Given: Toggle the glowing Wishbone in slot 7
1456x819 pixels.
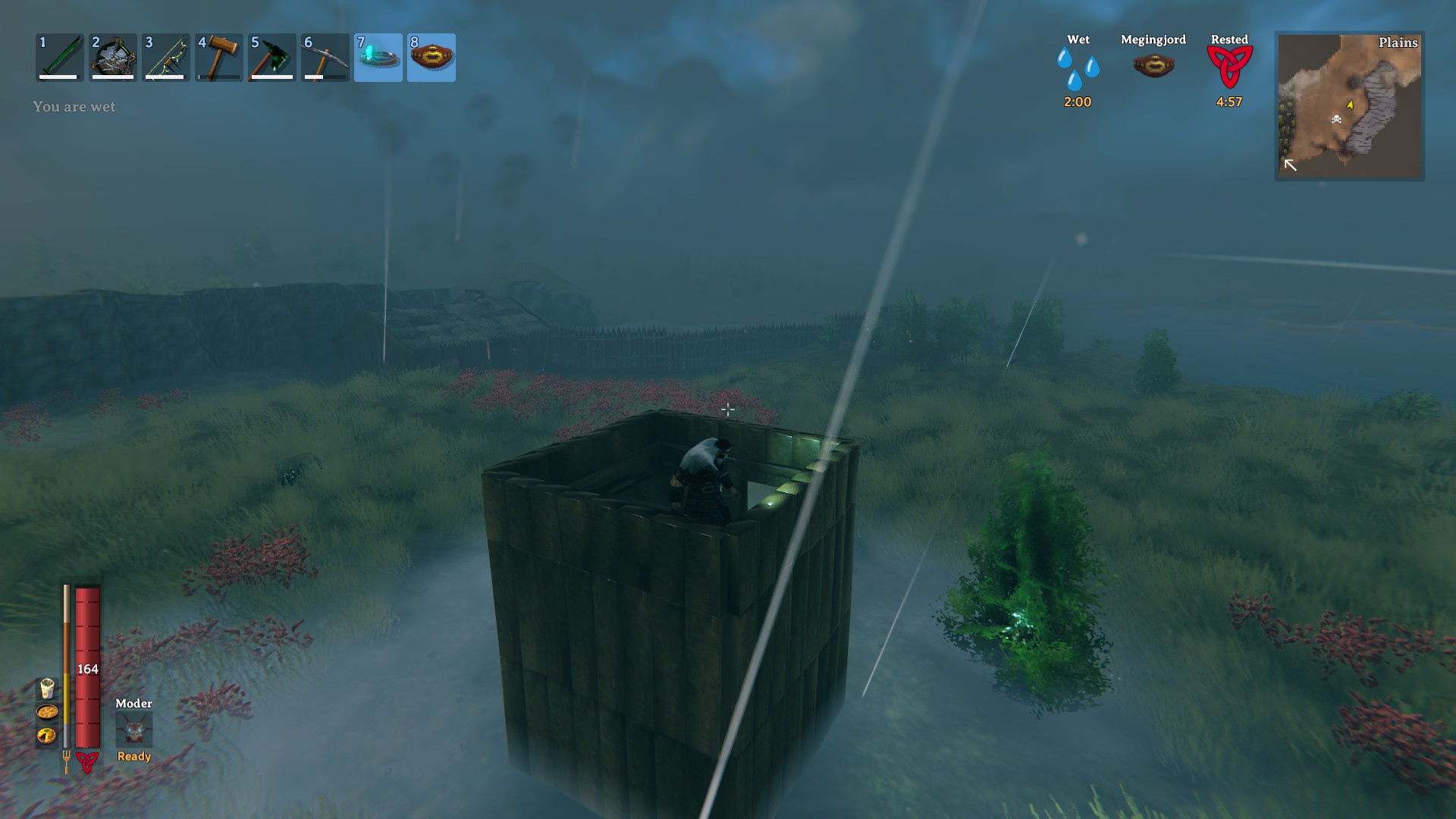Looking at the screenshot, I should (x=378, y=57).
